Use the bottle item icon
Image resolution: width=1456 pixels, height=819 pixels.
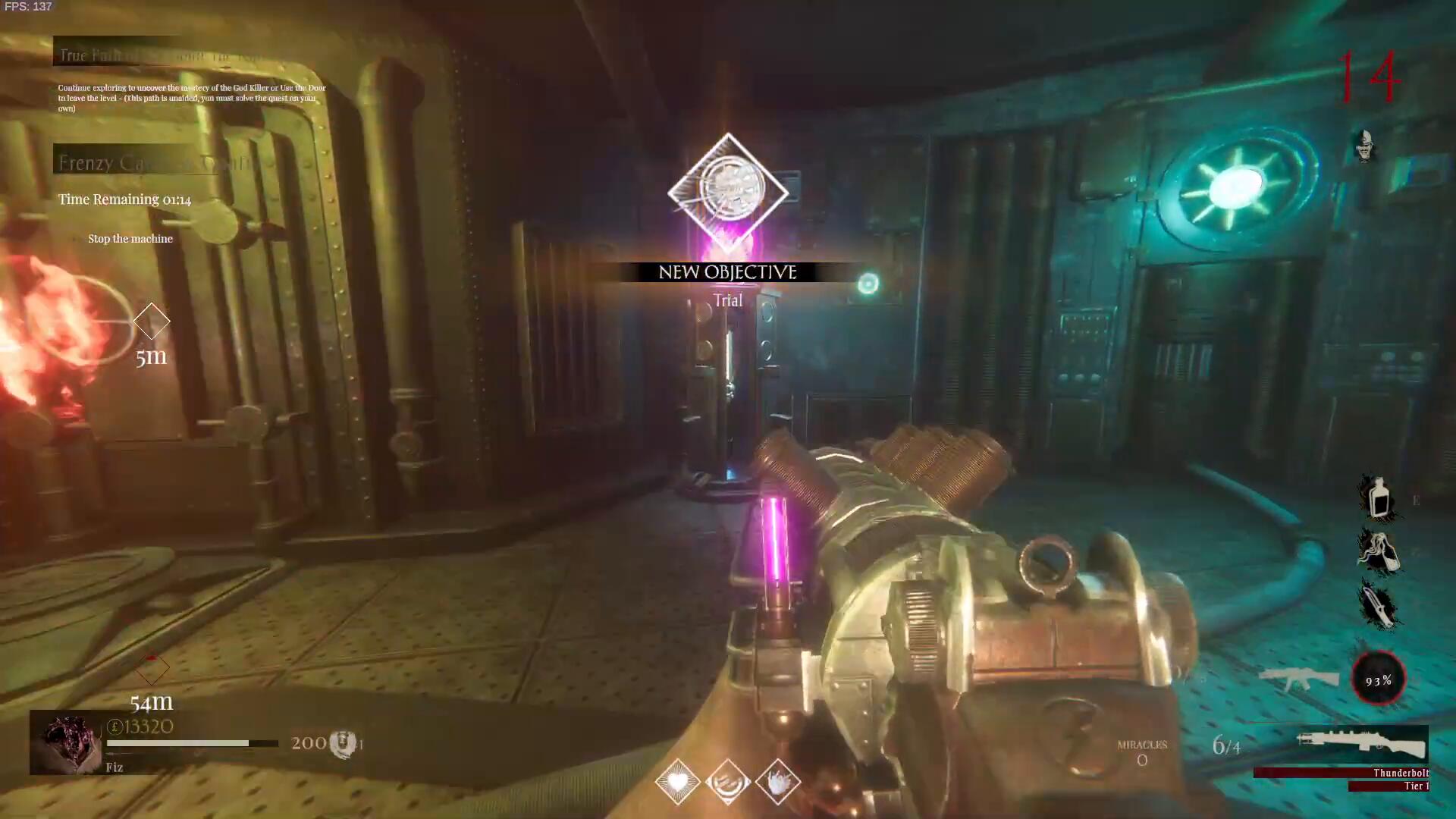point(1378,497)
